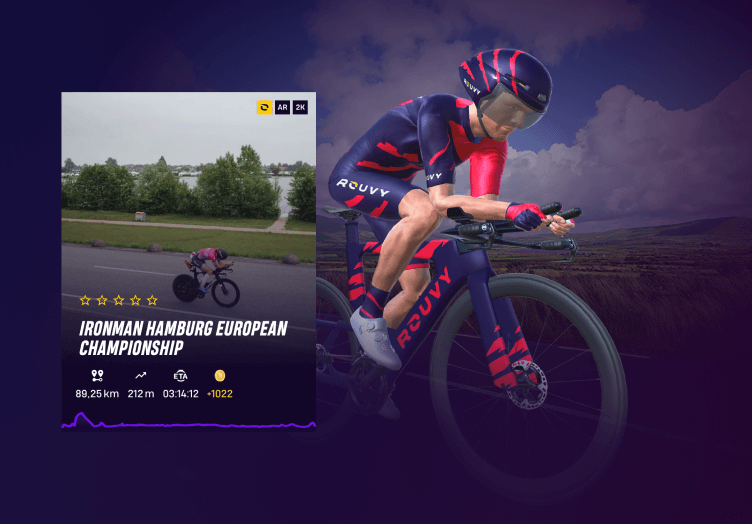752x524 pixels.
Task: Click the five-star rating row
Action: point(118,300)
